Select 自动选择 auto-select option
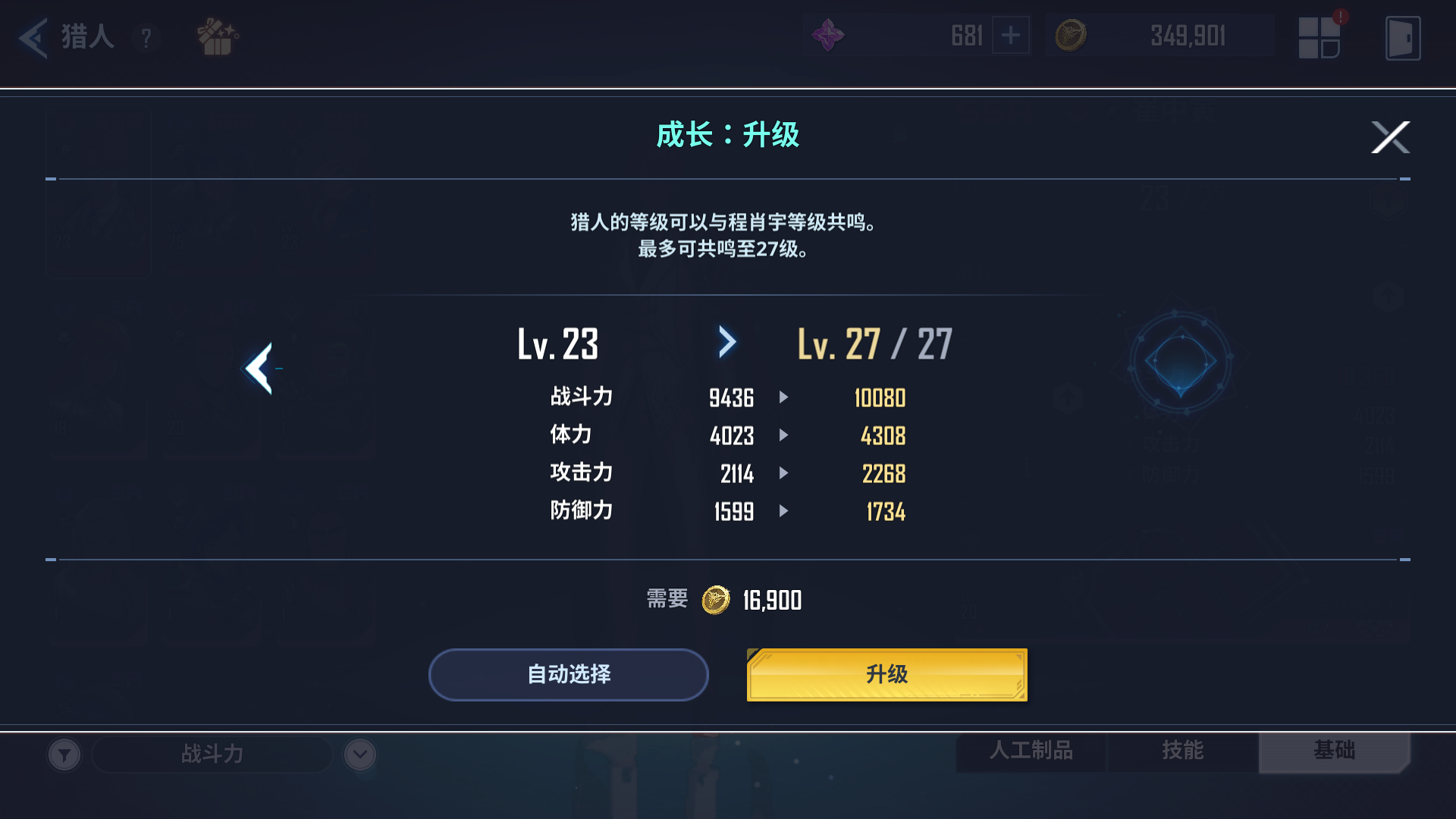The image size is (1456, 819). click(568, 673)
